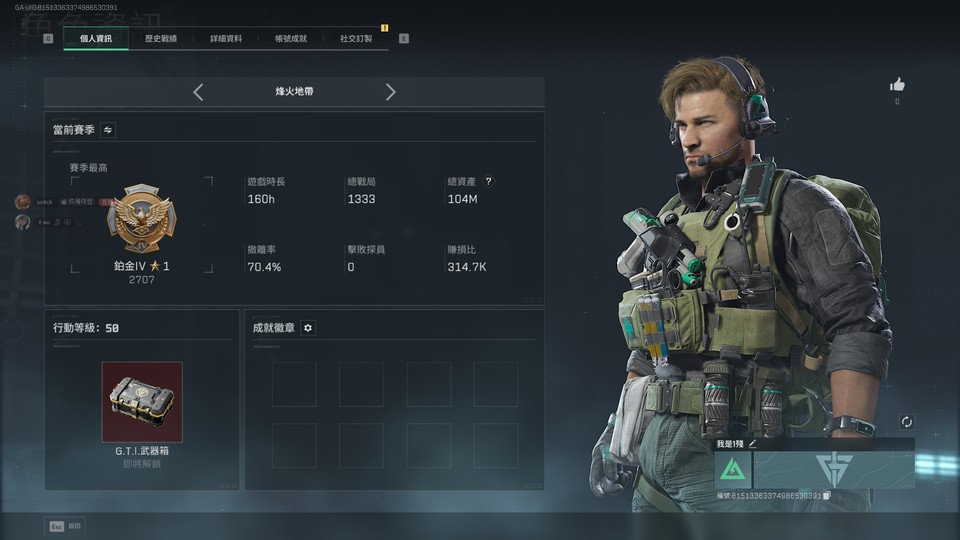This screenshot has height=540, width=960.
Task: Select the 帳號成就 tab
Action: [x=291, y=39]
